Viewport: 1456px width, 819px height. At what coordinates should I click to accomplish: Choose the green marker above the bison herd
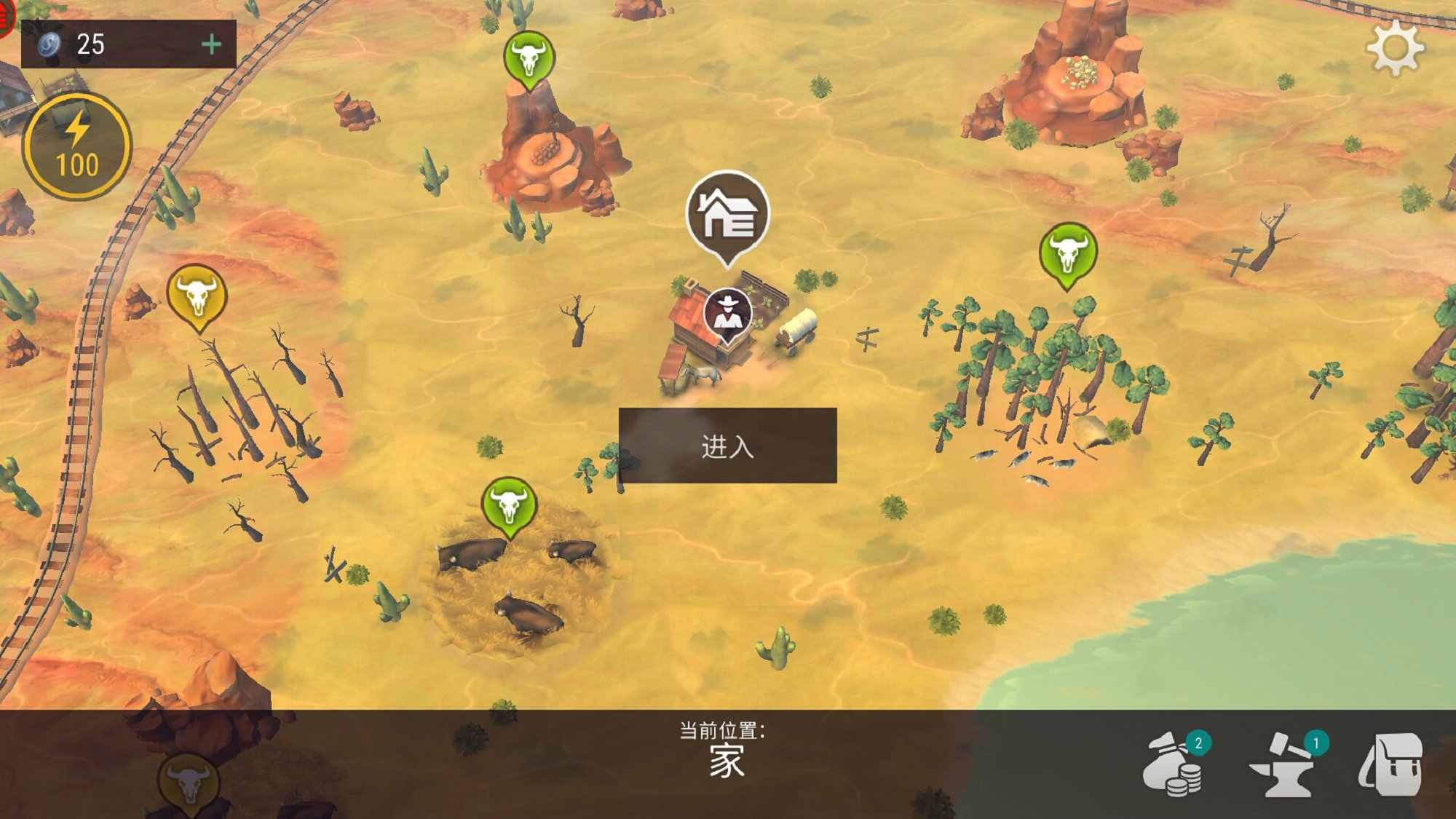pos(509,504)
